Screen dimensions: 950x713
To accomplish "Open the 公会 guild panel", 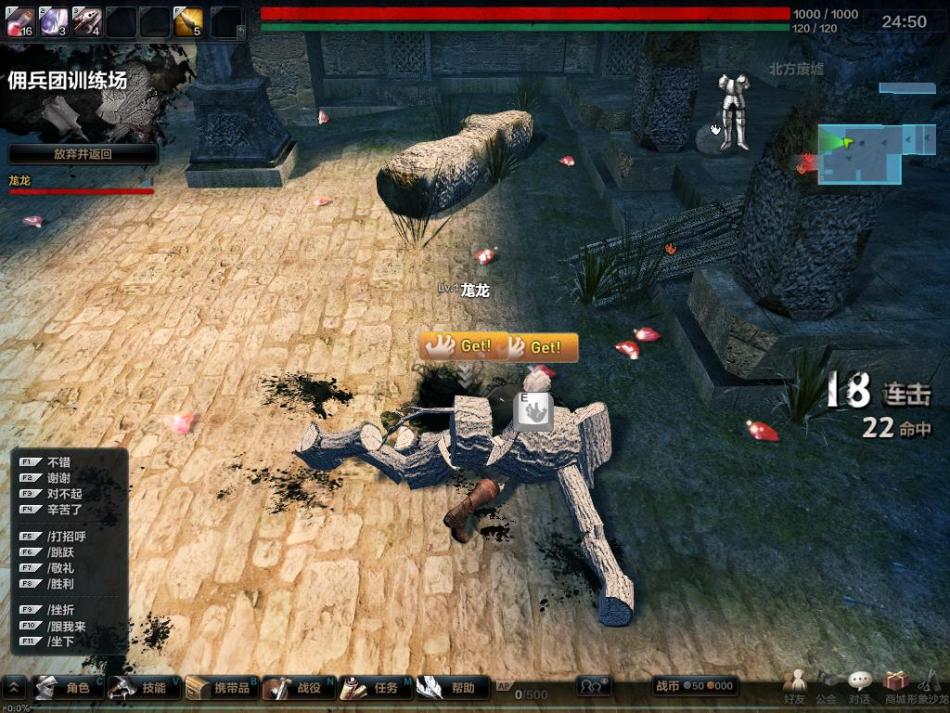I will pos(826,686).
